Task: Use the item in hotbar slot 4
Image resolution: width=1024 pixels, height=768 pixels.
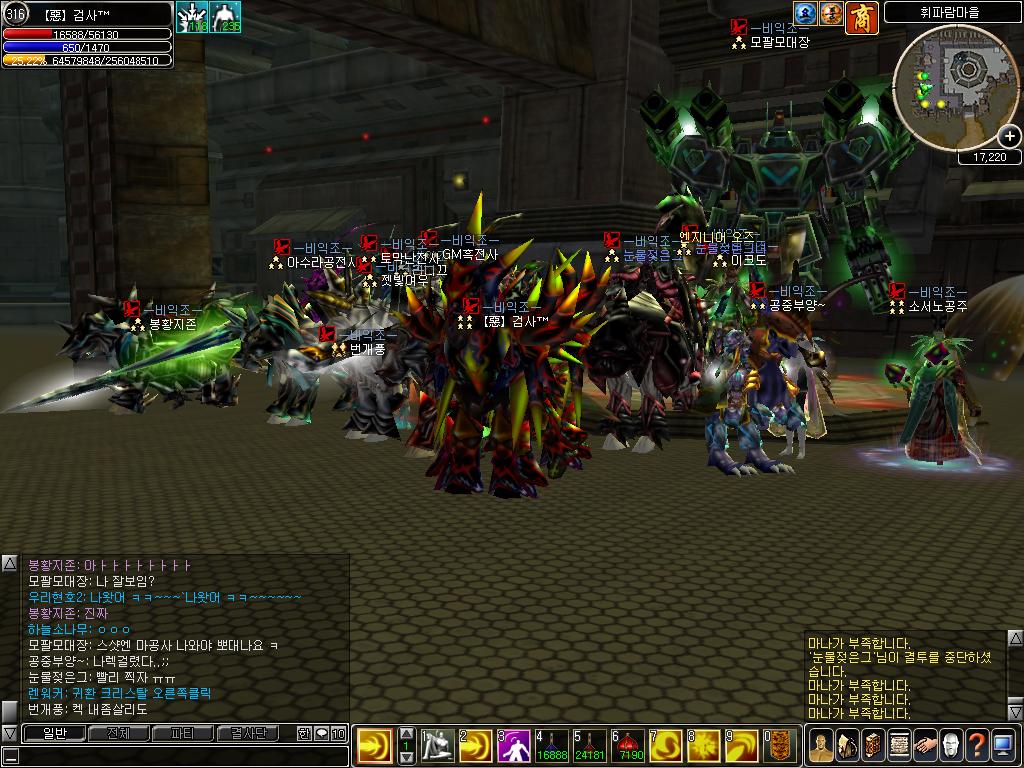Action: pyautogui.click(x=553, y=745)
